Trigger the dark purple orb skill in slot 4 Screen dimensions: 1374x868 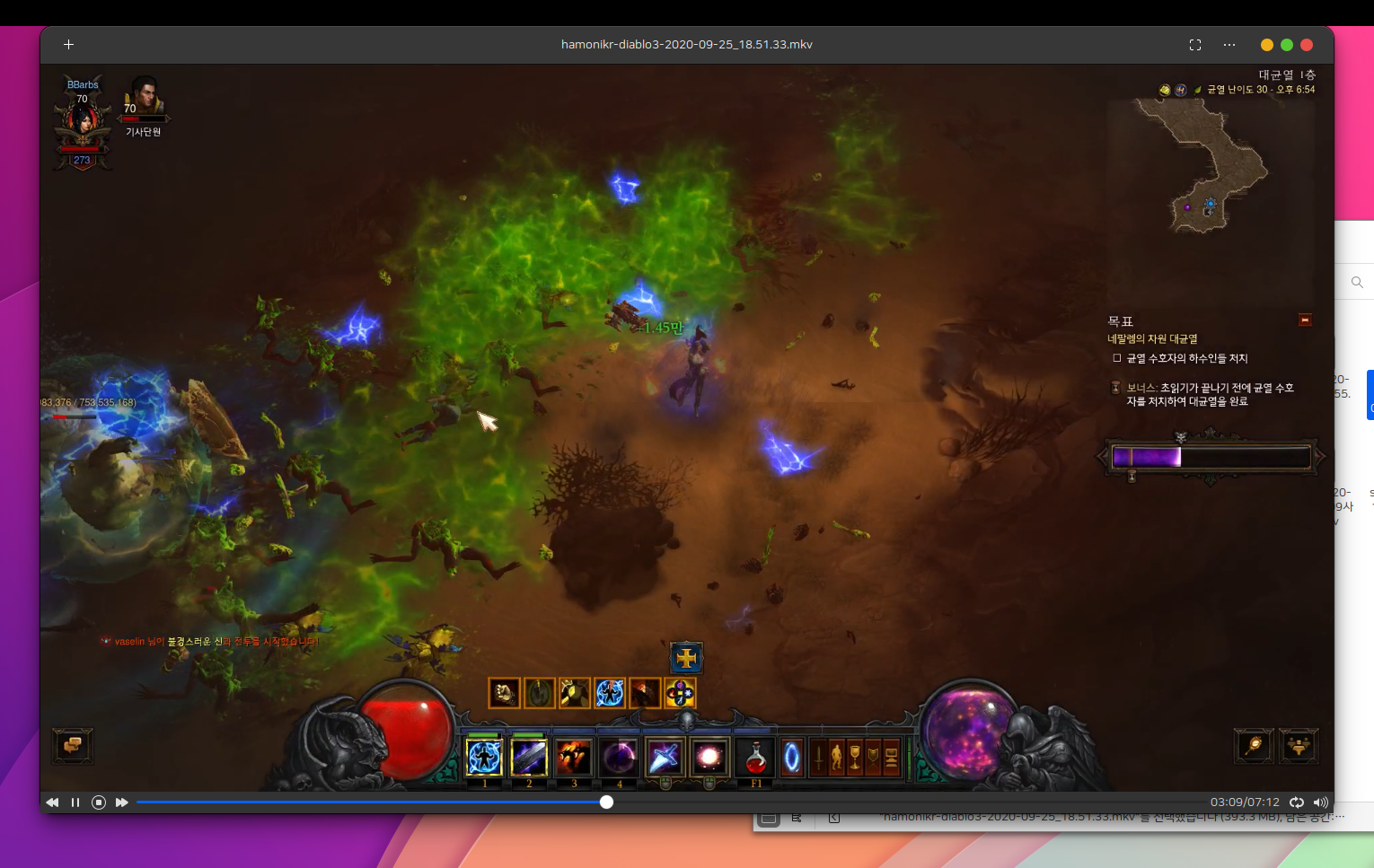619,758
